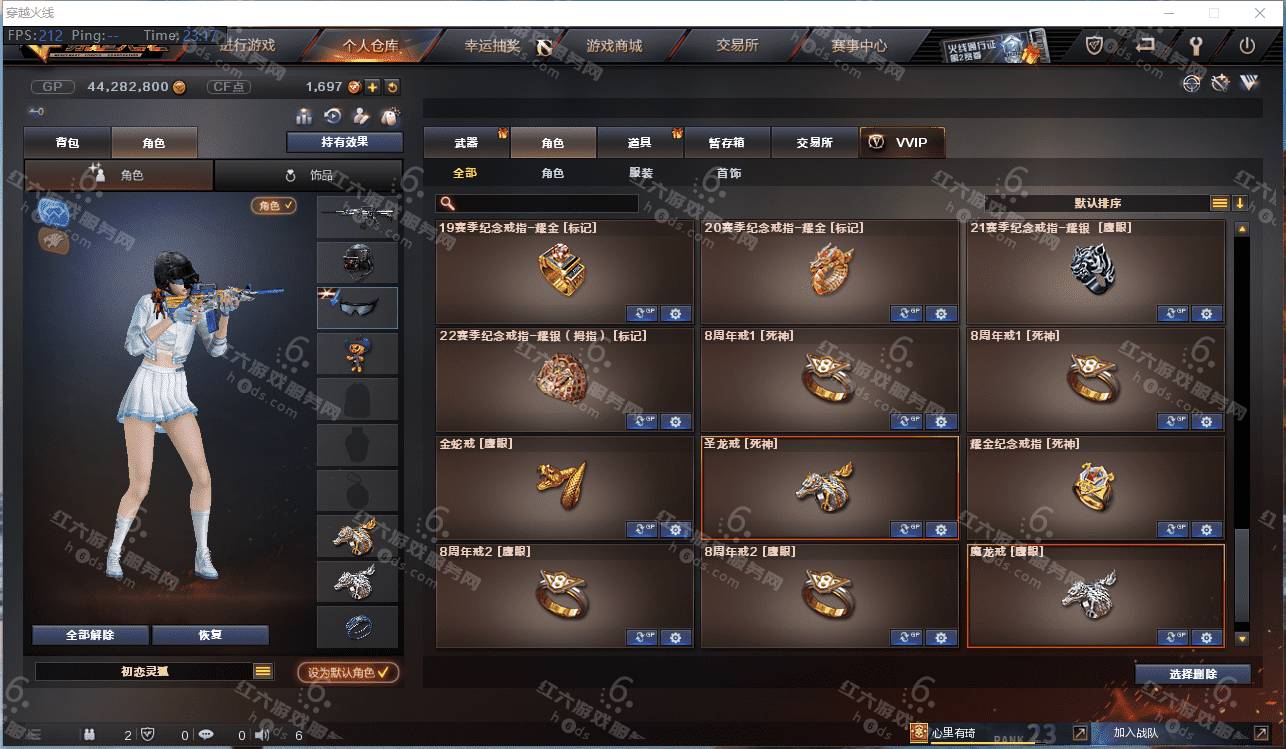Switch to the 武器 weapons tab
This screenshot has width=1286, height=749.
pyautogui.click(x=466, y=143)
